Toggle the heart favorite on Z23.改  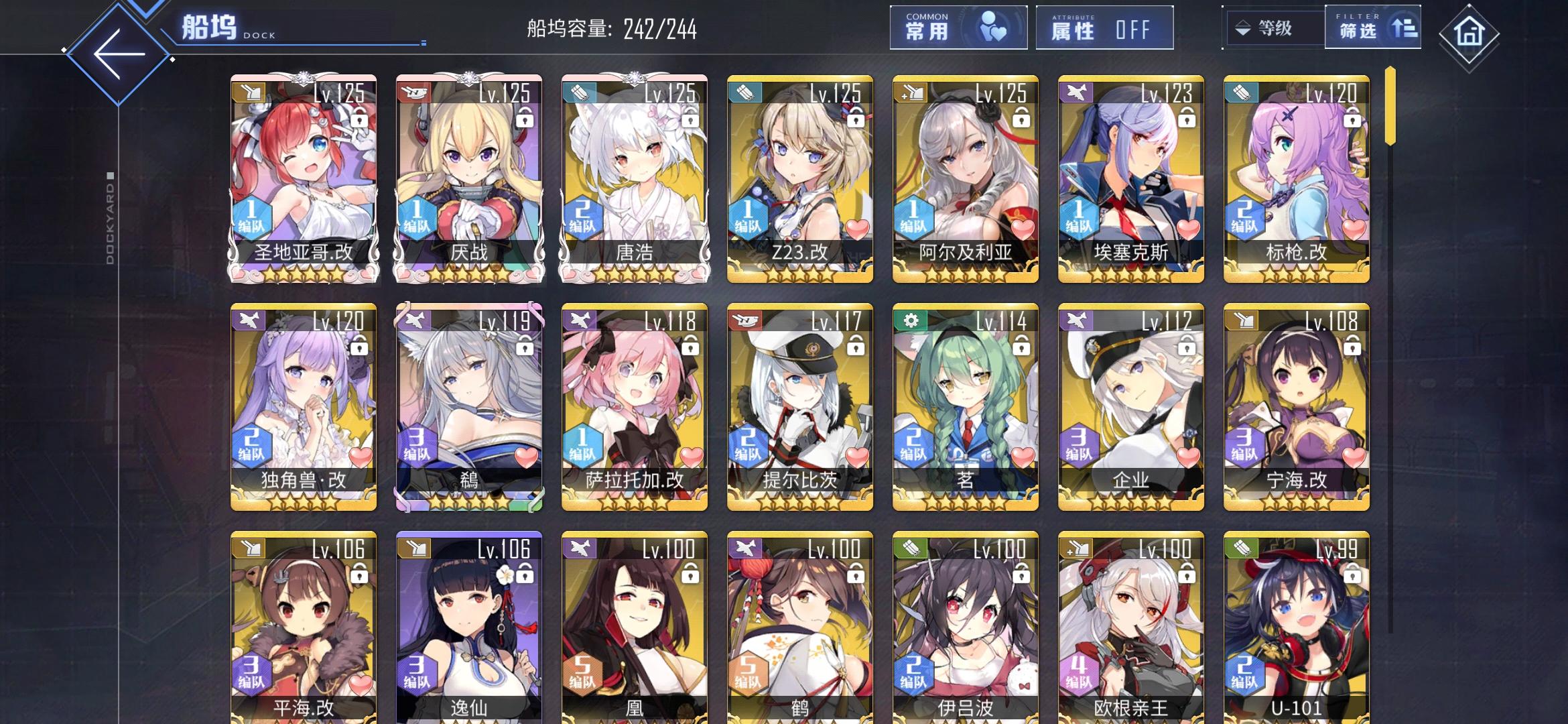(x=854, y=228)
